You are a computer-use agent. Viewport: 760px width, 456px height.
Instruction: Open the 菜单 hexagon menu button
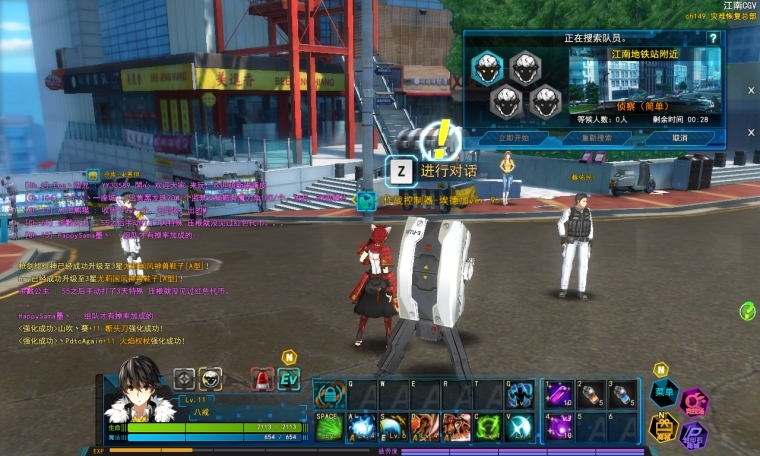point(664,393)
